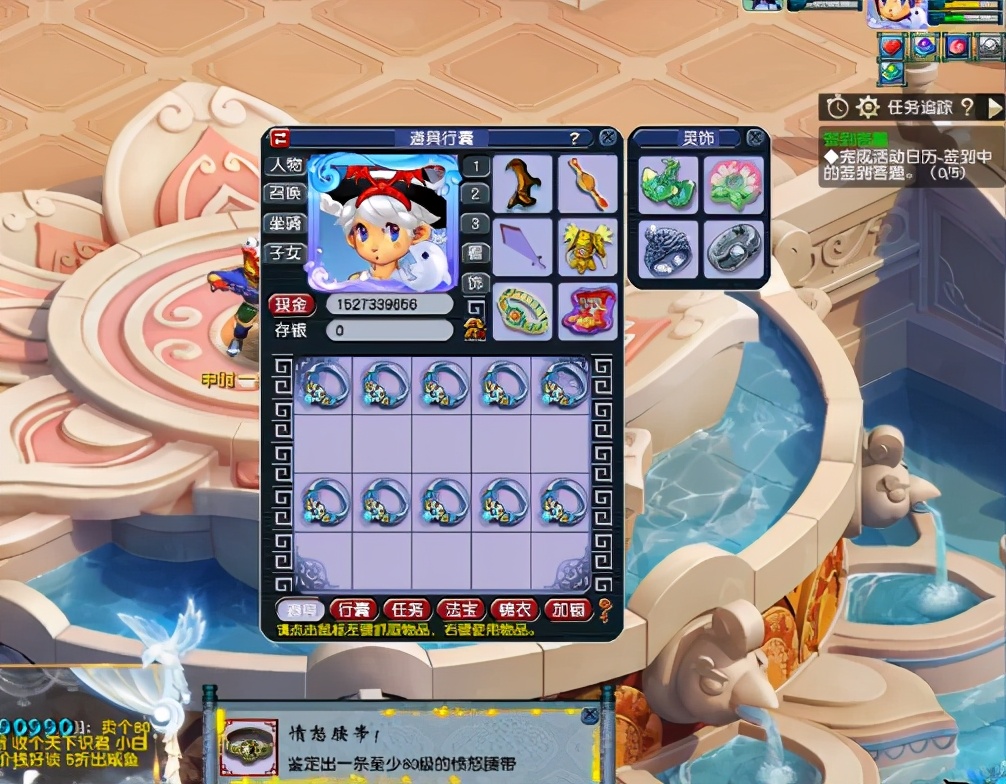Image resolution: width=1006 pixels, height=784 pixels.
Task: Switch to the 召唤 summon tab
Action: click(x=283, y=193)
